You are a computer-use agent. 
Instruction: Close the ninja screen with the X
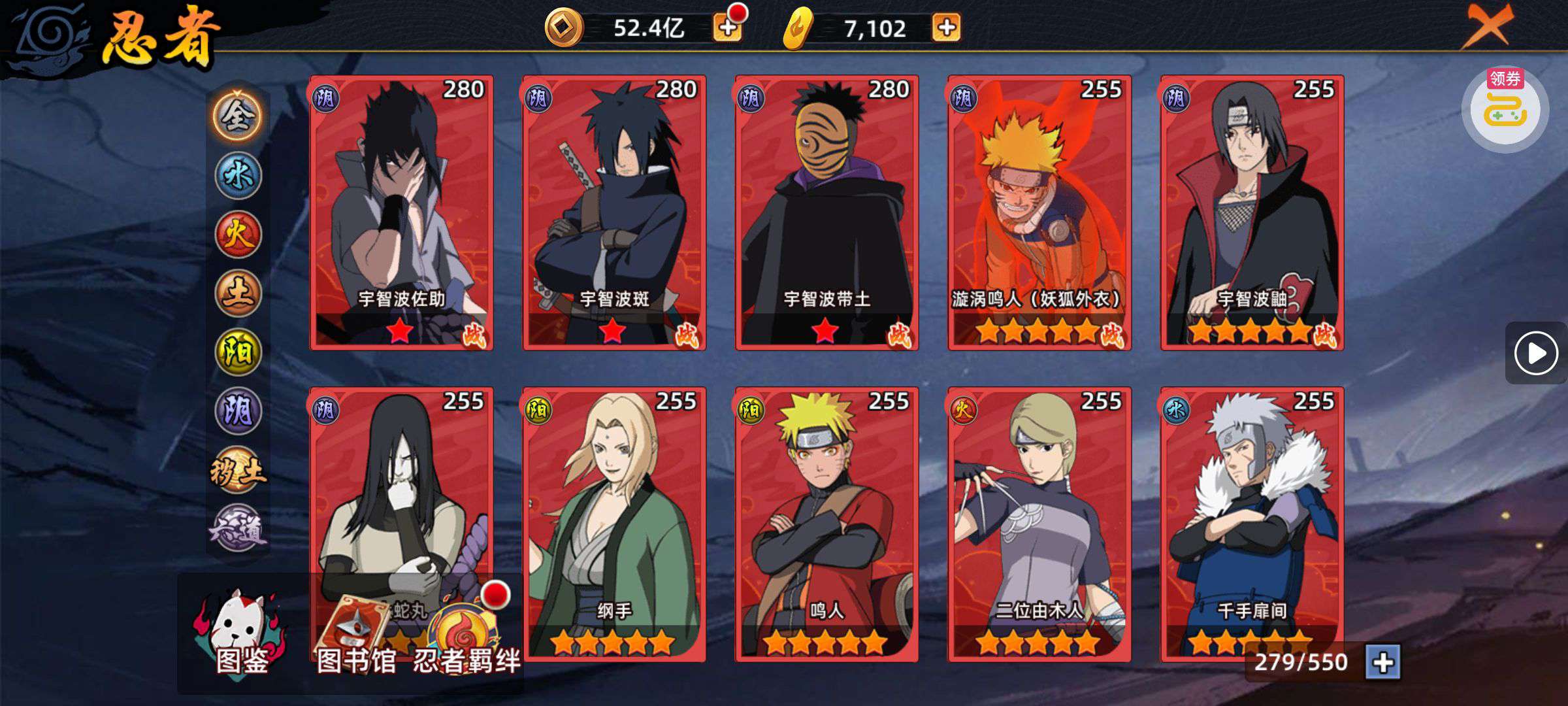pos(1486,26)
